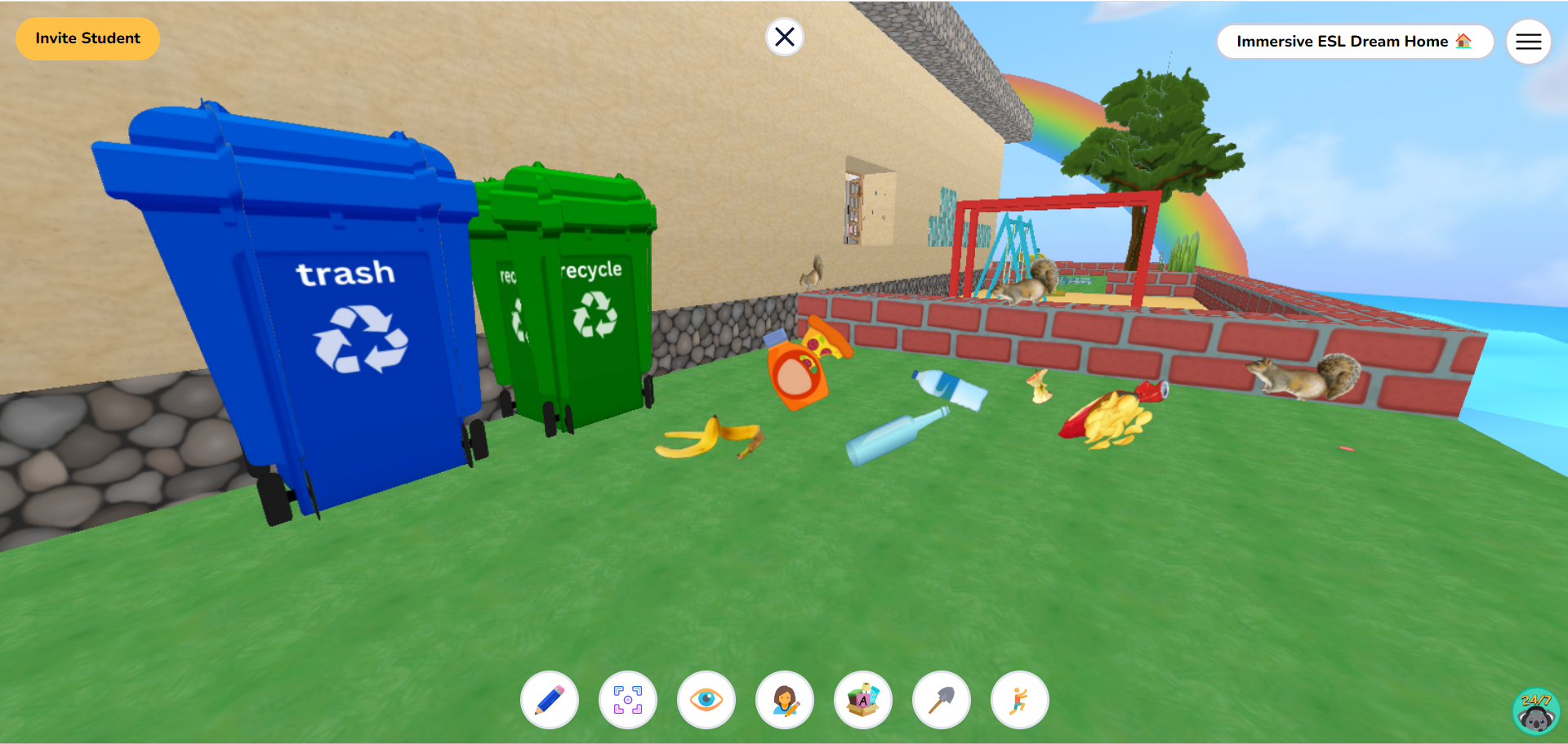Open the teacher avatar editor
The image size is (1568, 744).
click(785, 700)
